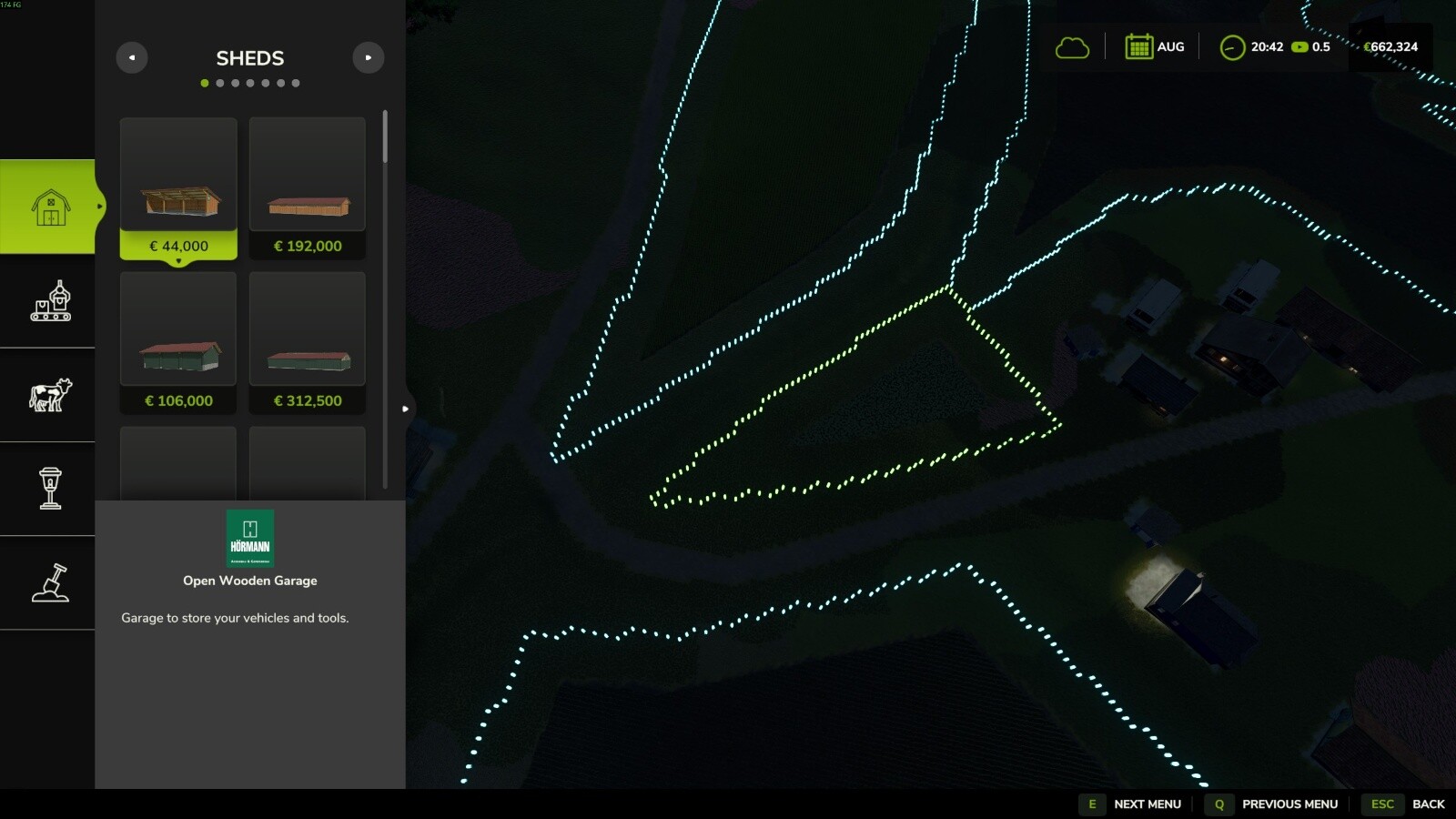Pick the €106,000 green shed
This screenshot has height=819, width=1456.
pos(178,342)
